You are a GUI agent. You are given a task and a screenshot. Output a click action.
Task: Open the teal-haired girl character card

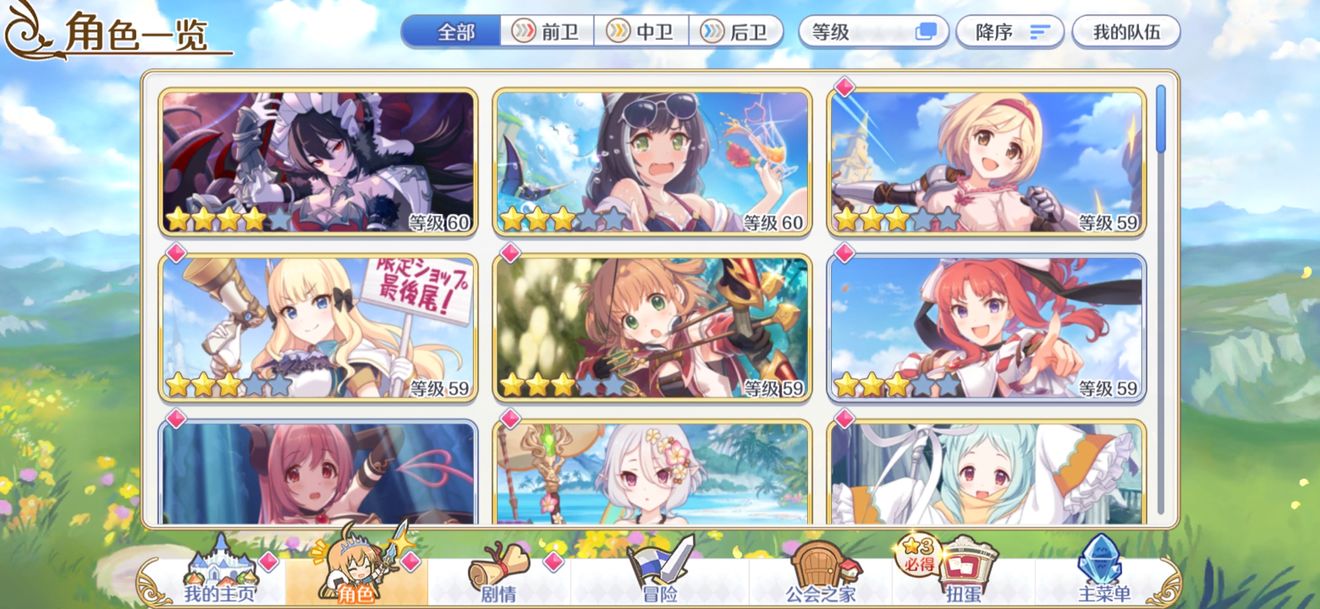[x=986, y=473]
